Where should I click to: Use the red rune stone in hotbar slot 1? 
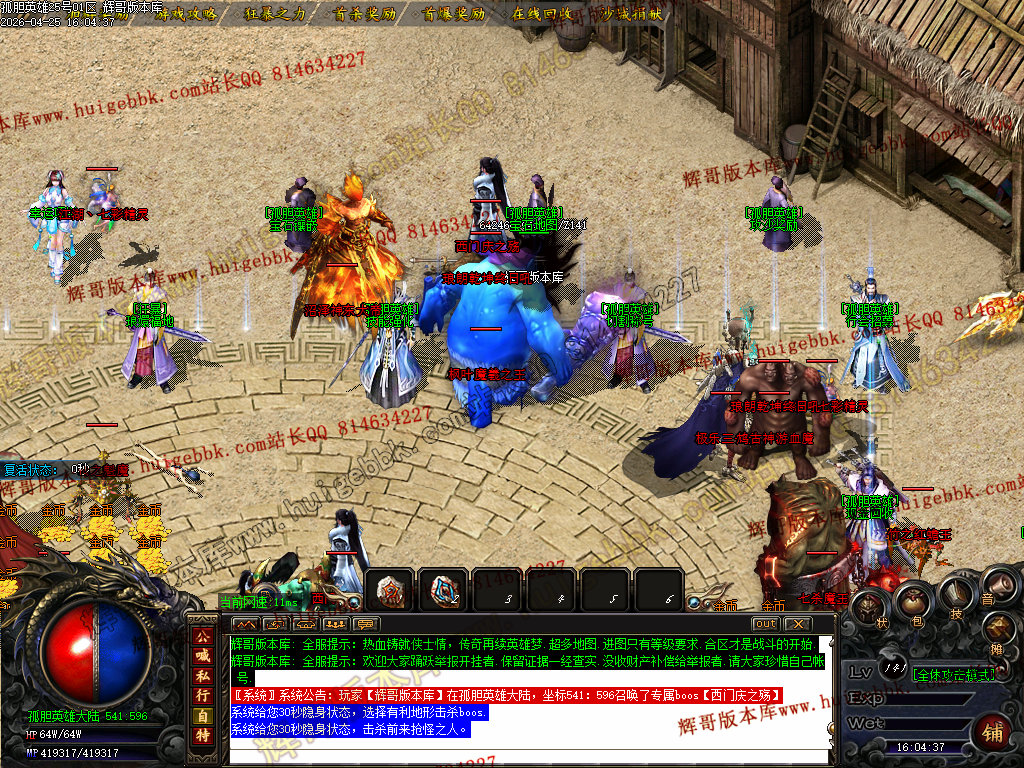pyautogui.click(x=391, y=591)
